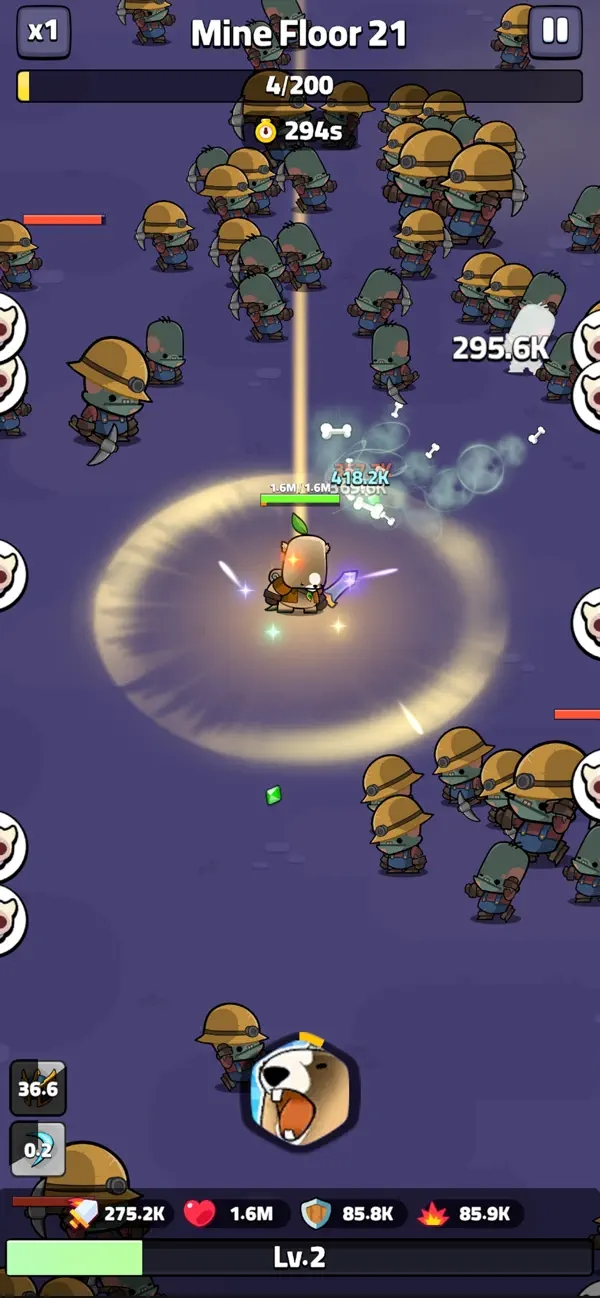Activate the roaring beaver skill

point(300,1092)
